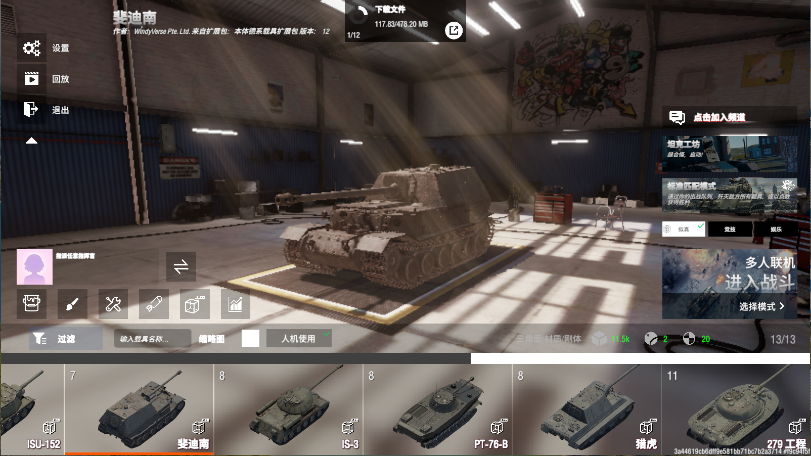Open the paint brush customization
The width and height of the screenshot is (811, 456).
coord(72,303)
